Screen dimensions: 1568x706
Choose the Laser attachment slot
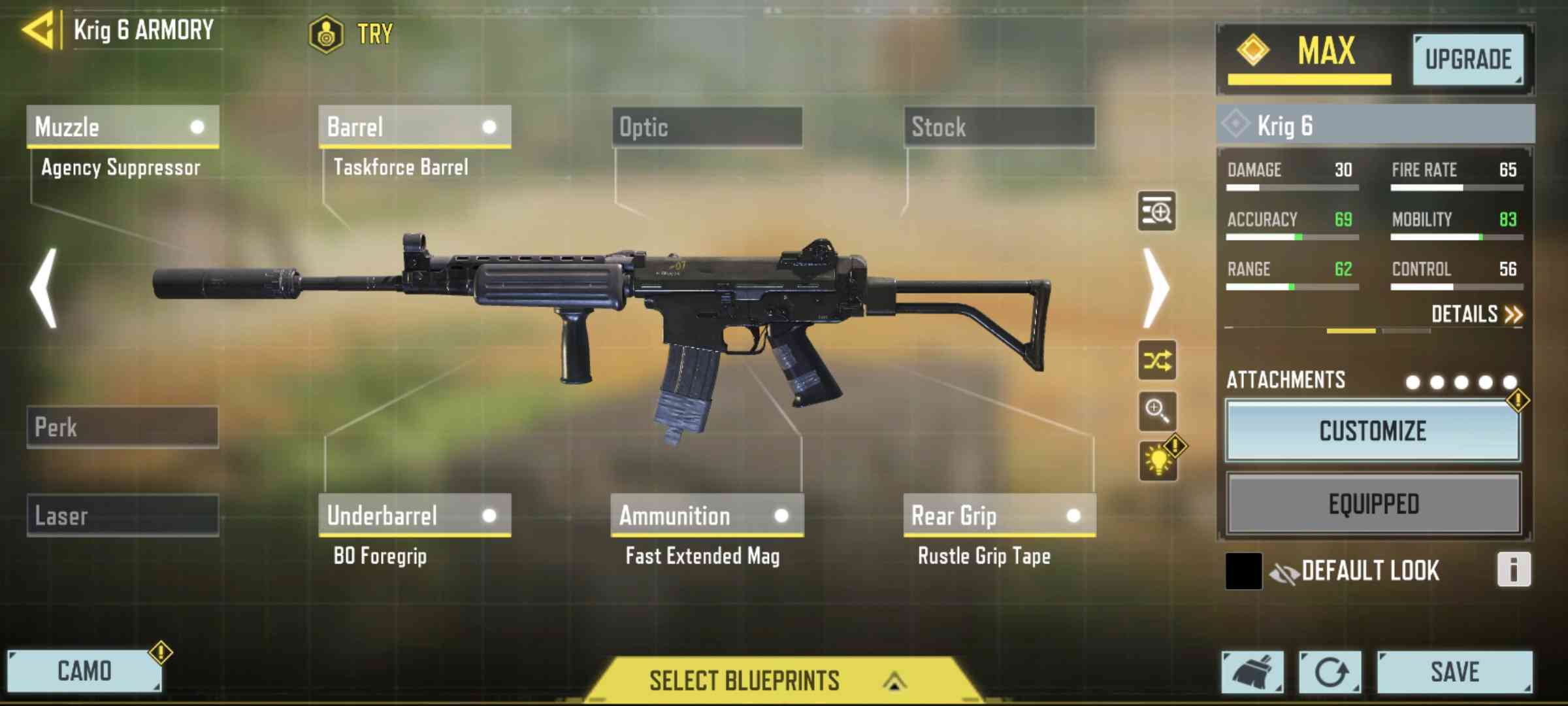click(123, 516)
